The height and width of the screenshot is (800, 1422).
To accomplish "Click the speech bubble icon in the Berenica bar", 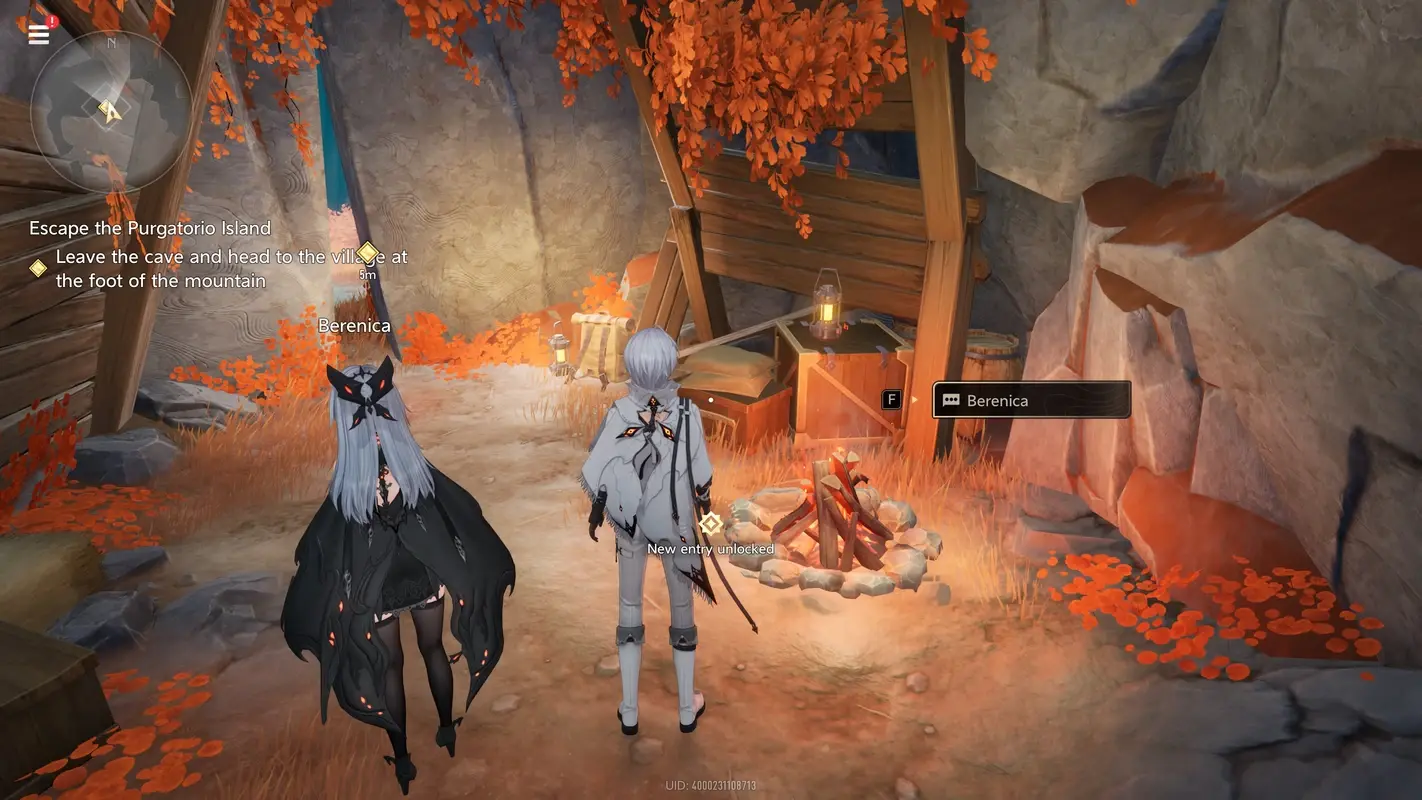I will tap(951, 400).
